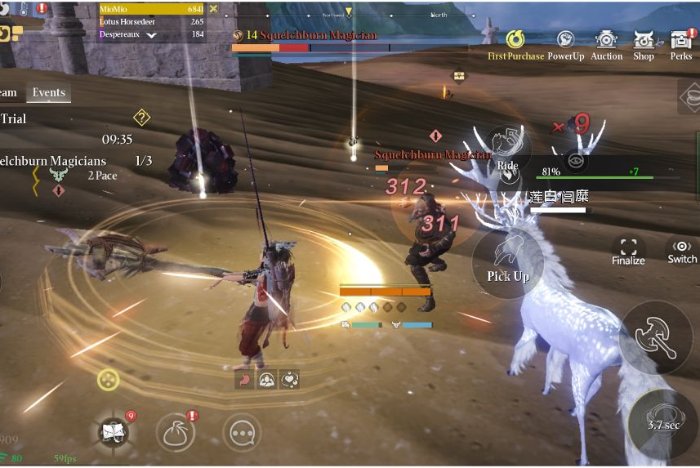Open the inventory bag
The width and height of the screenshot is (700, 468).
pyautogui.click(x=175, y=432)
